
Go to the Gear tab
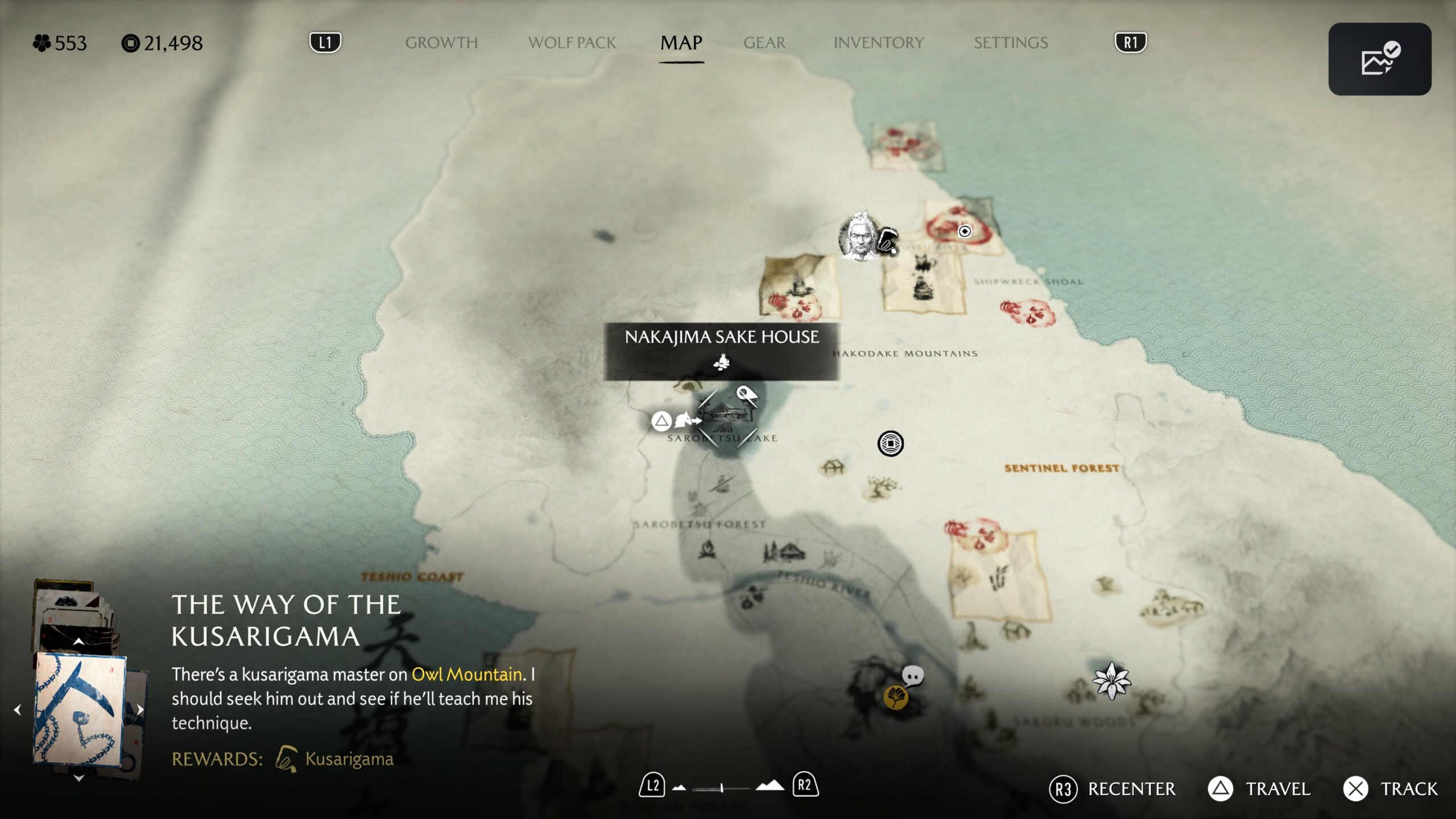tap(764, 43)
